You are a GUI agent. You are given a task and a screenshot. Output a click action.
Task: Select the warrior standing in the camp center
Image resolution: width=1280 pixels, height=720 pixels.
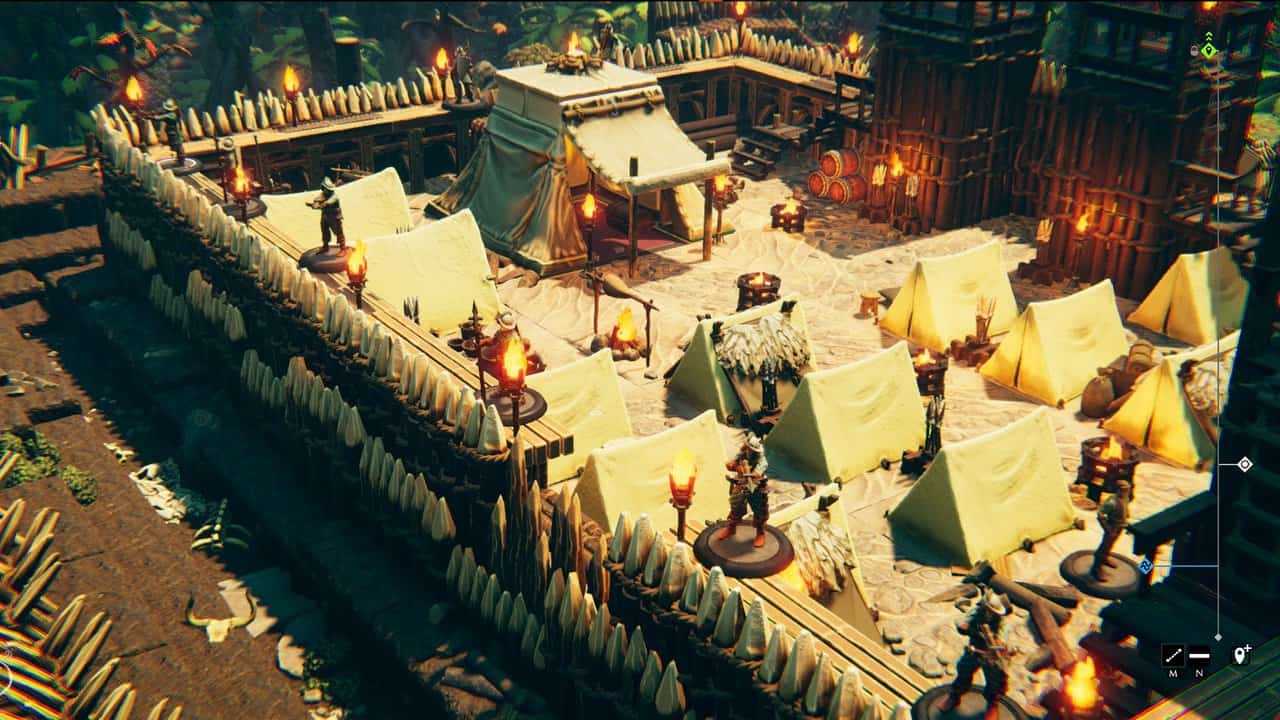[x=745, y=490]
